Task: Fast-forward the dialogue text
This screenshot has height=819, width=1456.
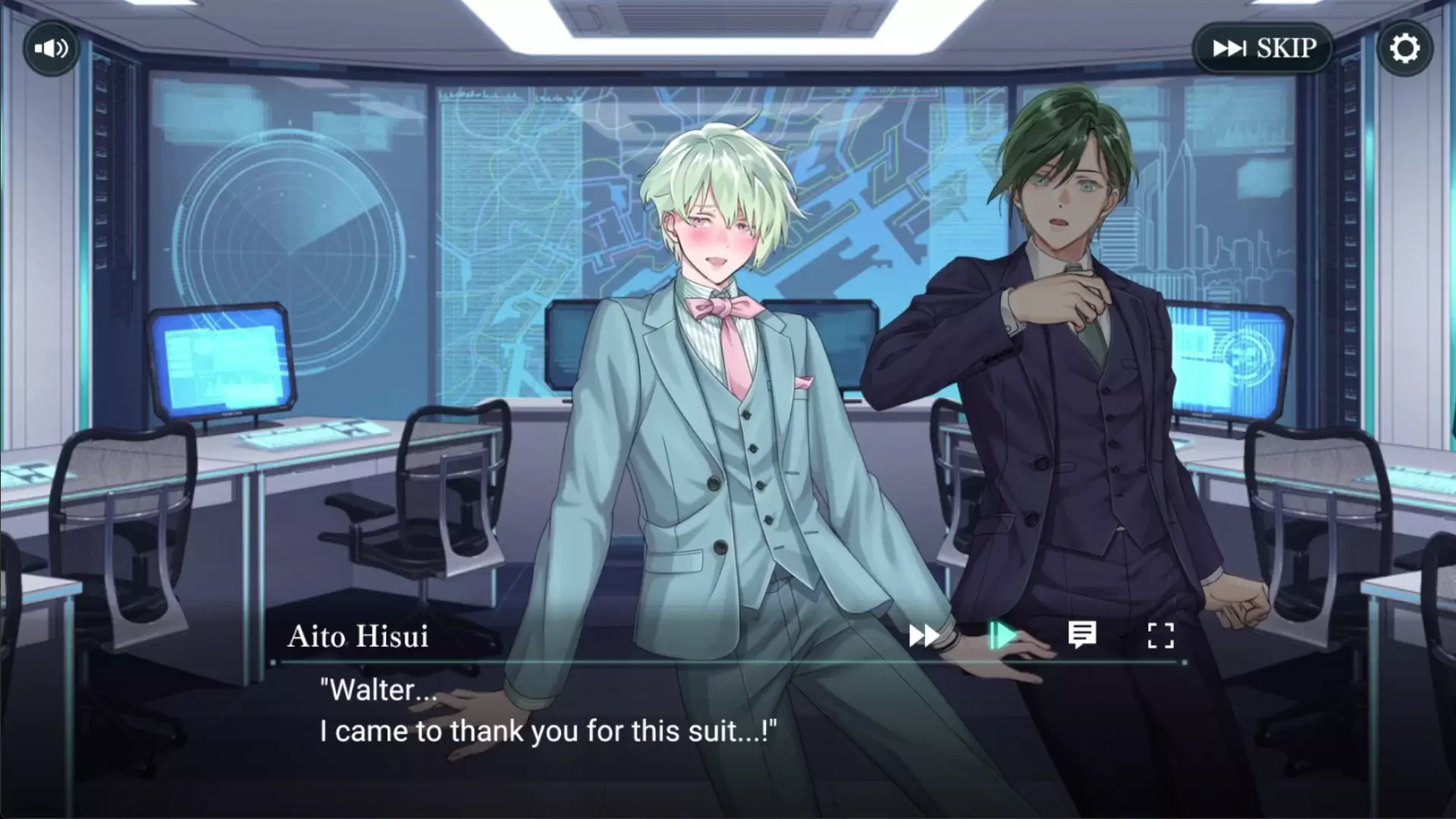Action: coord(924,635)
